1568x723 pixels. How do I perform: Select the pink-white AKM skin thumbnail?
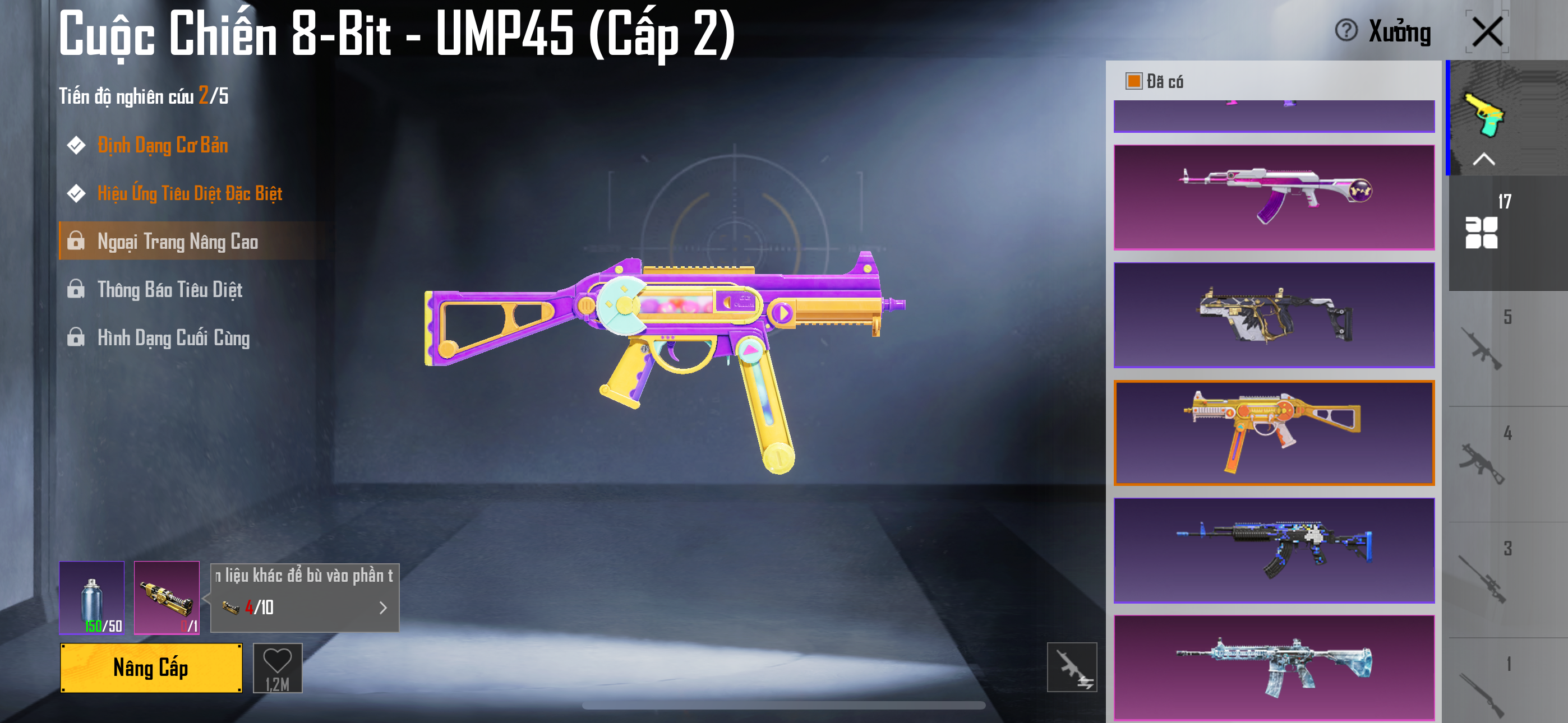pyautogui.click(x=1274, y=197)
